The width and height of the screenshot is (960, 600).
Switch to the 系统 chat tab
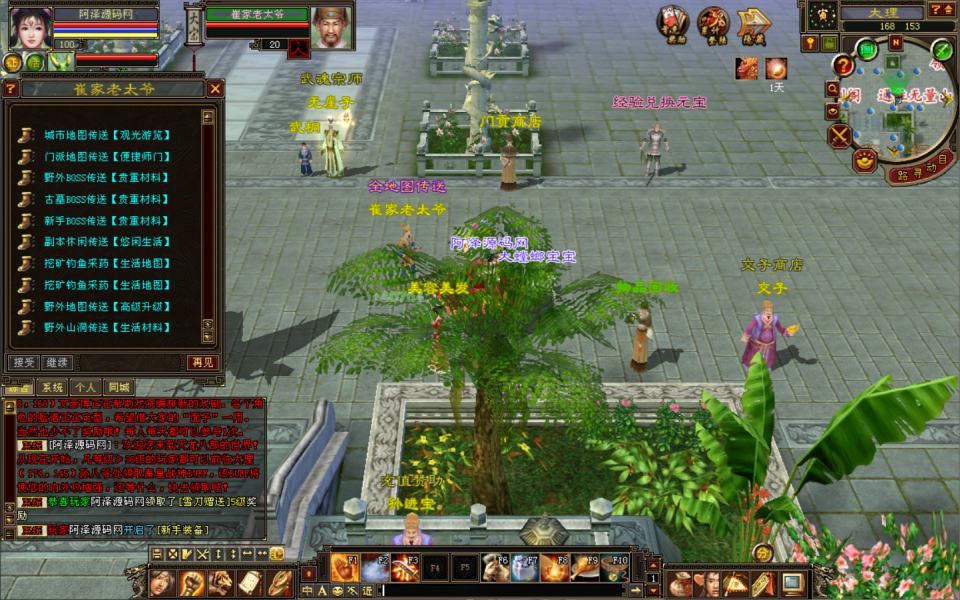point(52,387)
